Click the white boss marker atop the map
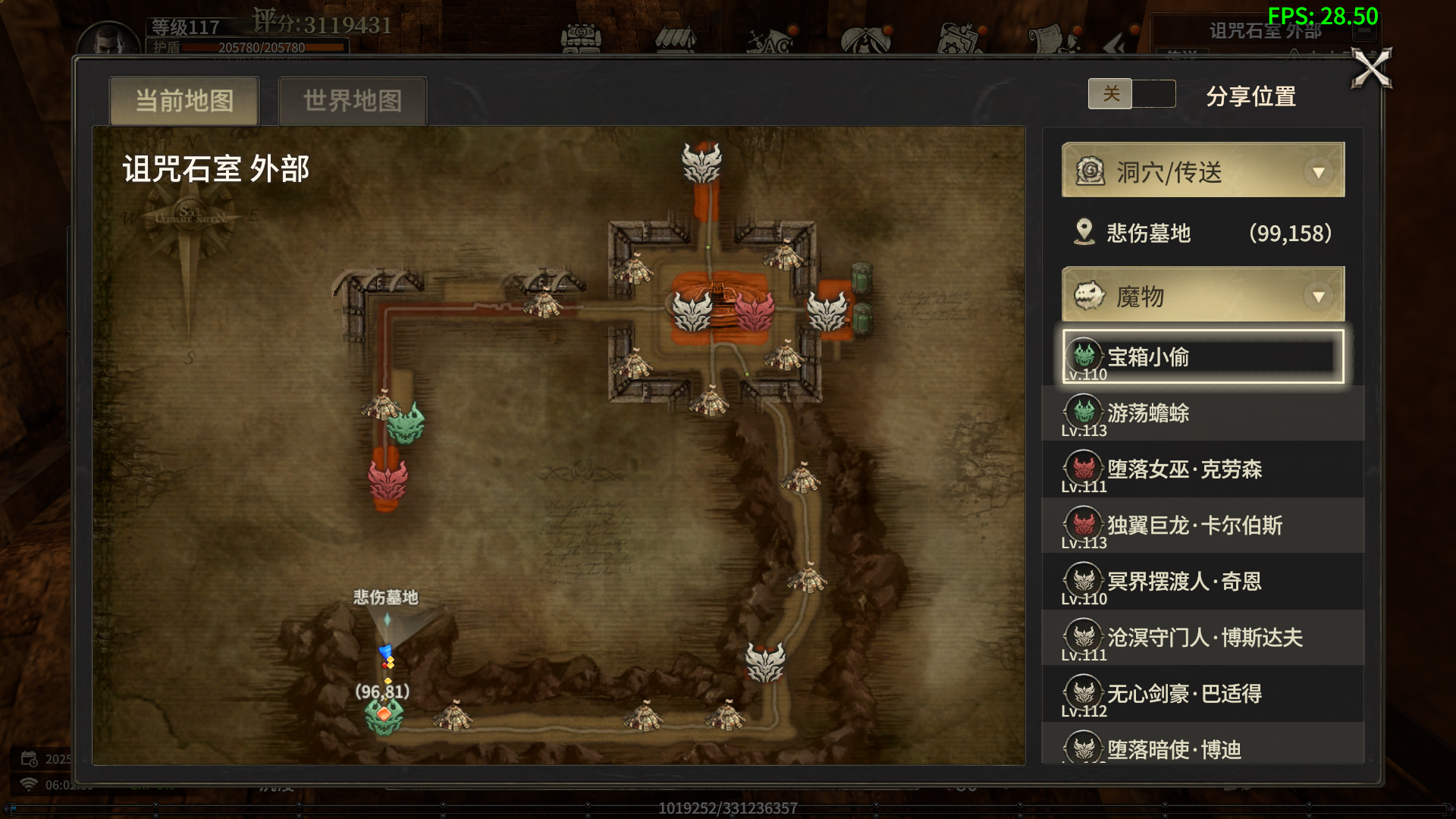The width and height of the screenshot is (1456, 819). [701, 163]
